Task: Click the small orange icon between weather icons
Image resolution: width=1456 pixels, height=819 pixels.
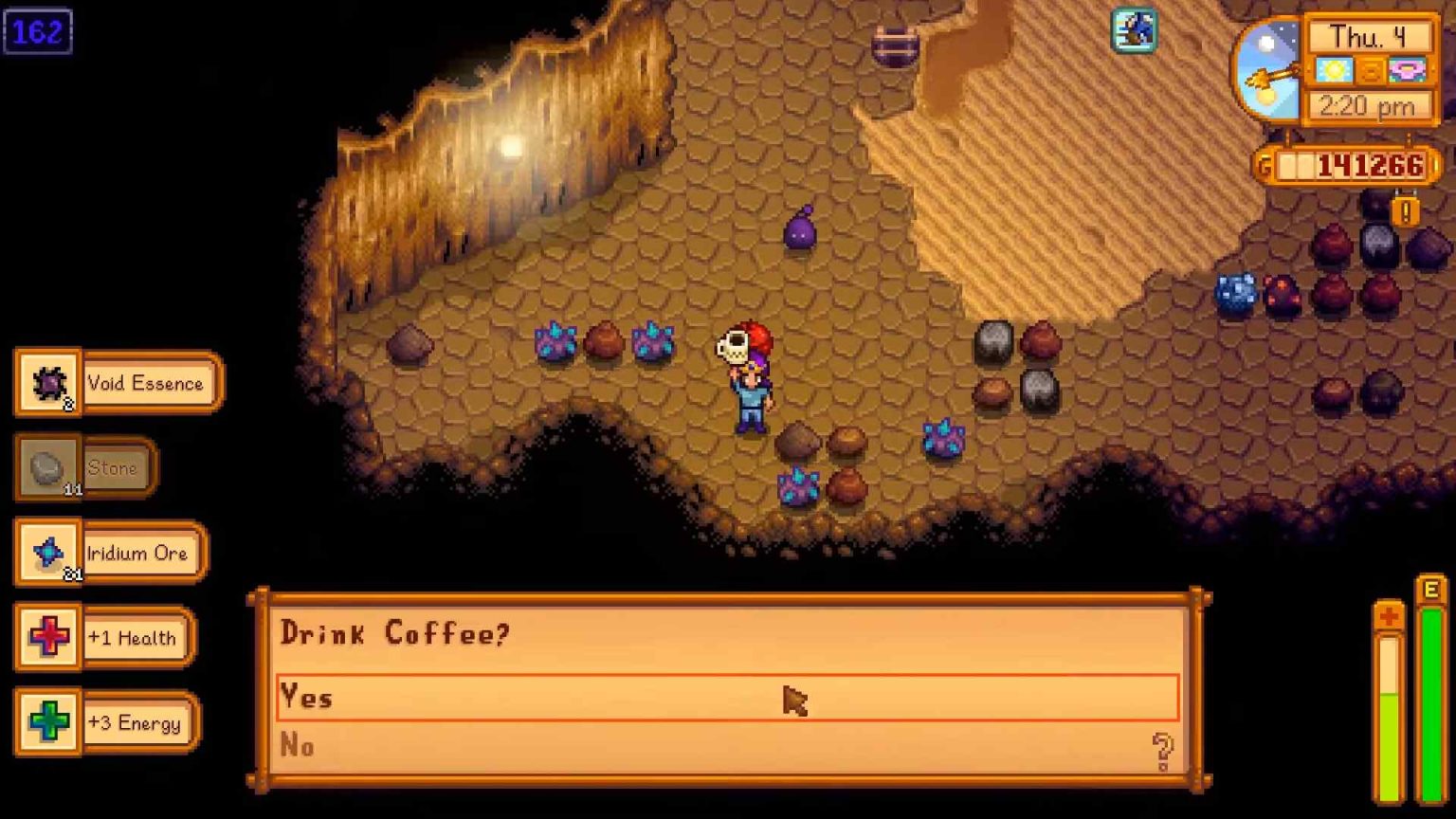Action: click(1371, 68)
